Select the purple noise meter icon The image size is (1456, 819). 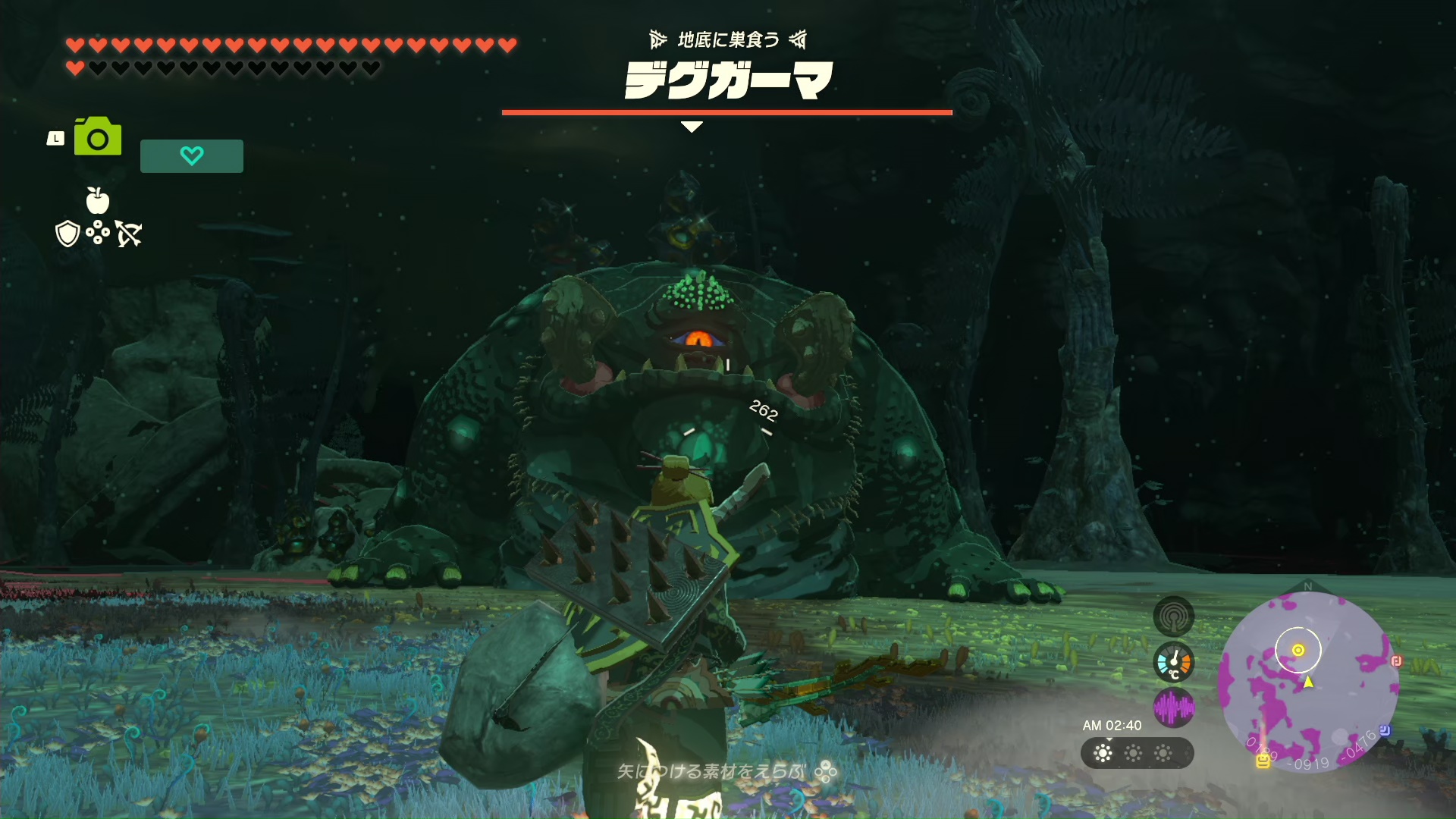(1173, 708)
